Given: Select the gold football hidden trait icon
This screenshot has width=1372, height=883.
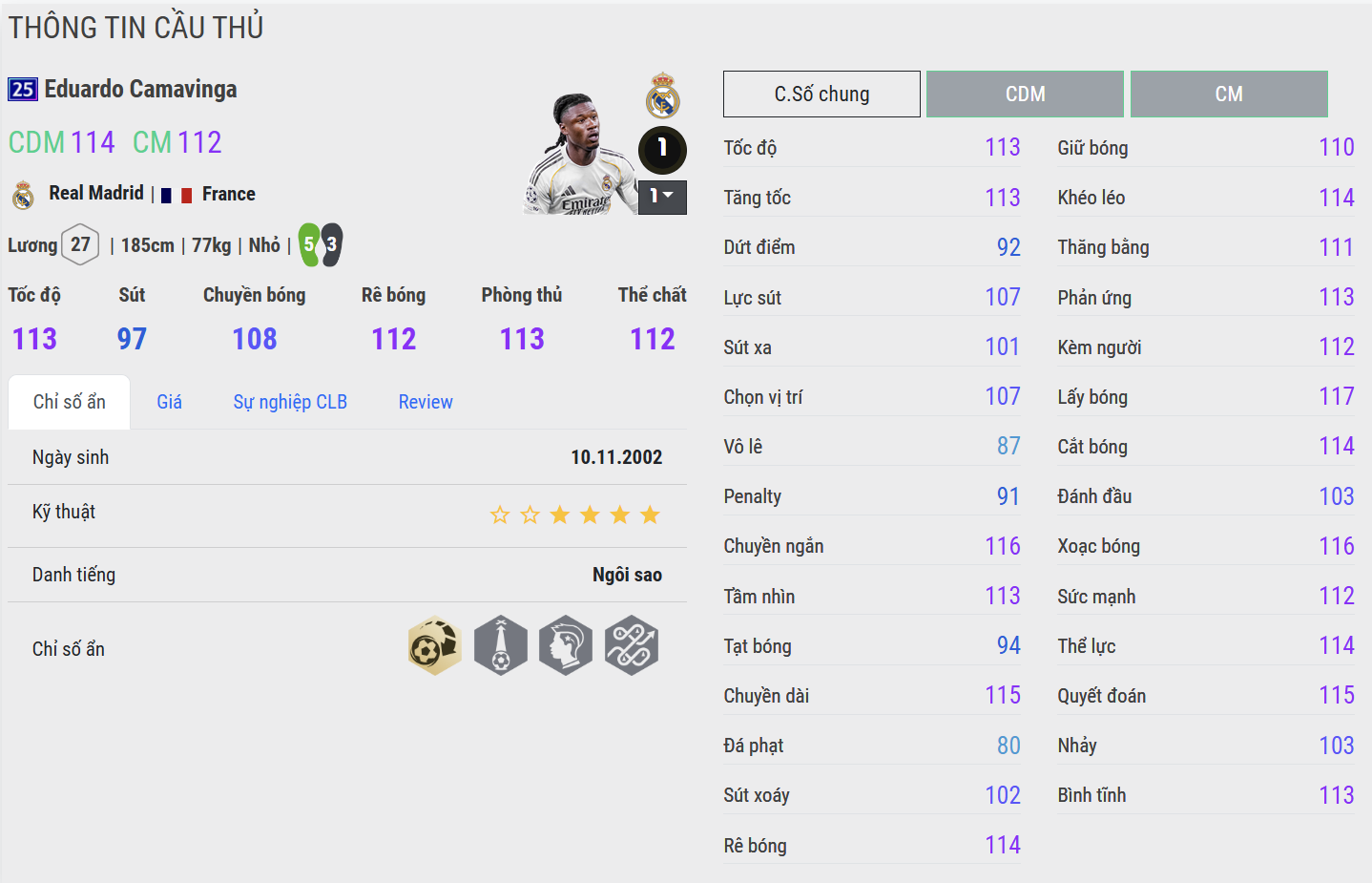Looking at the screenshot, I should pos(435,646).
